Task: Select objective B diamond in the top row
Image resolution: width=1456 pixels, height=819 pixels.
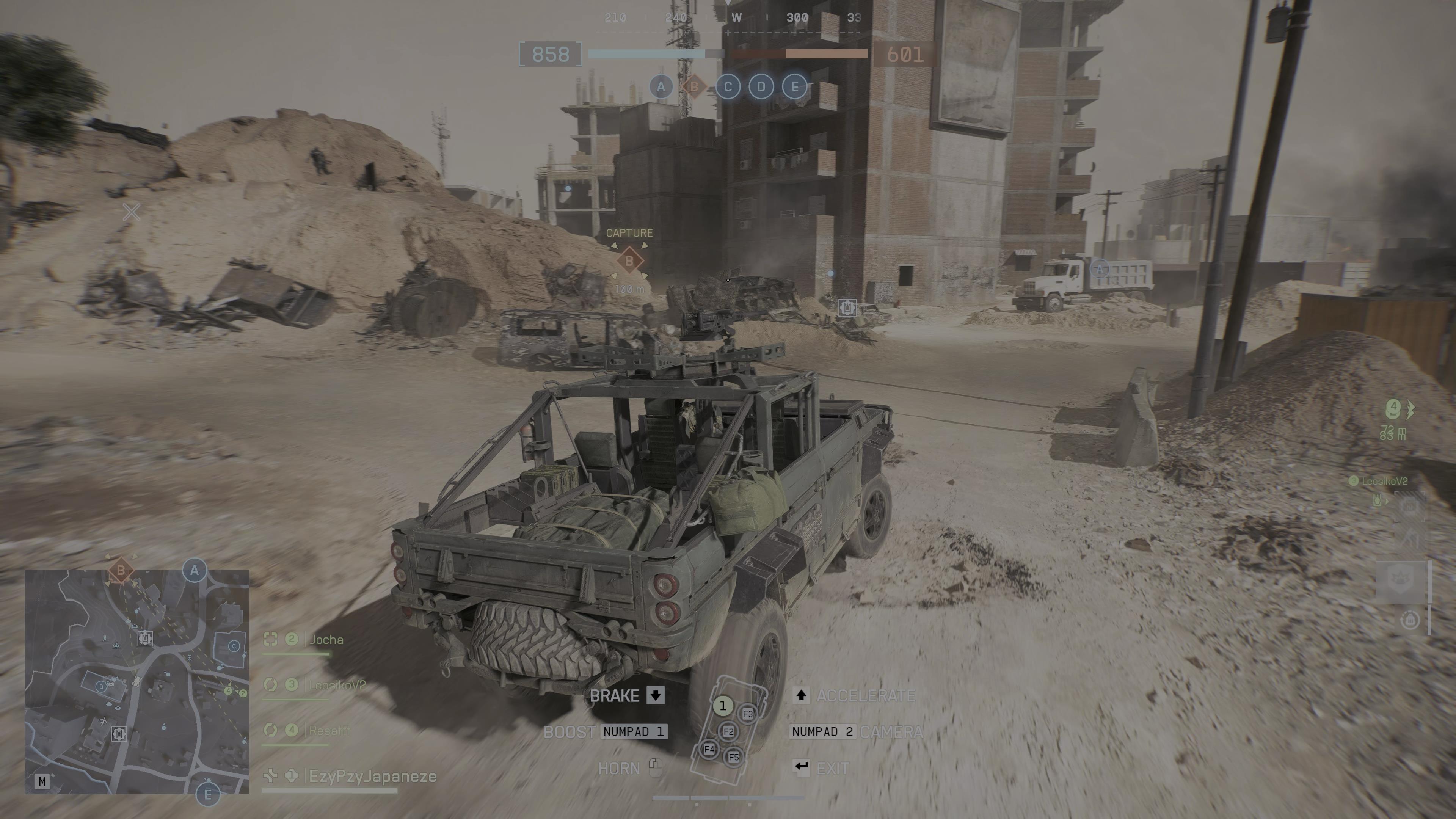Action: click(x=694, y=87)
